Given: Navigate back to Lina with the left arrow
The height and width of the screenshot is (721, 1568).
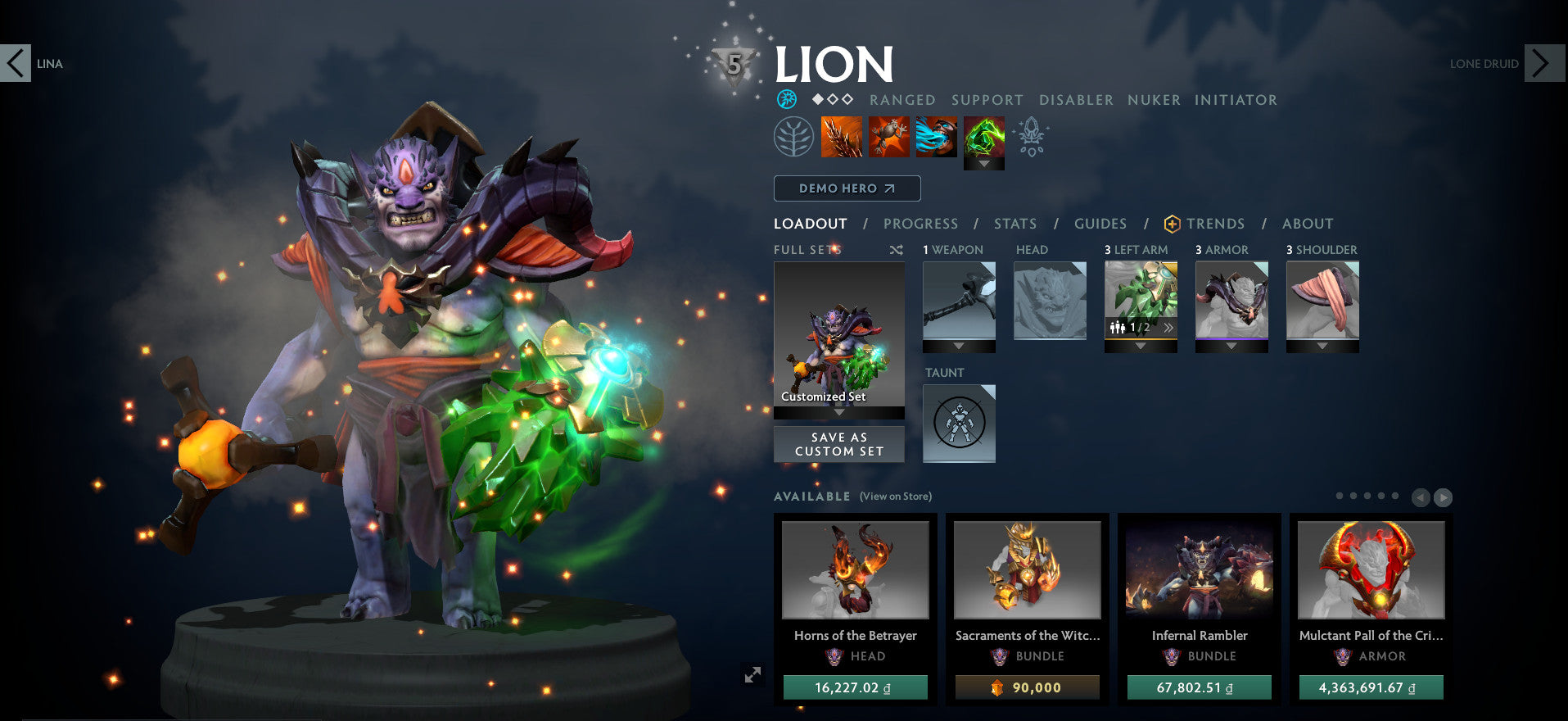Looking at the screenshot, I should 14,63.
